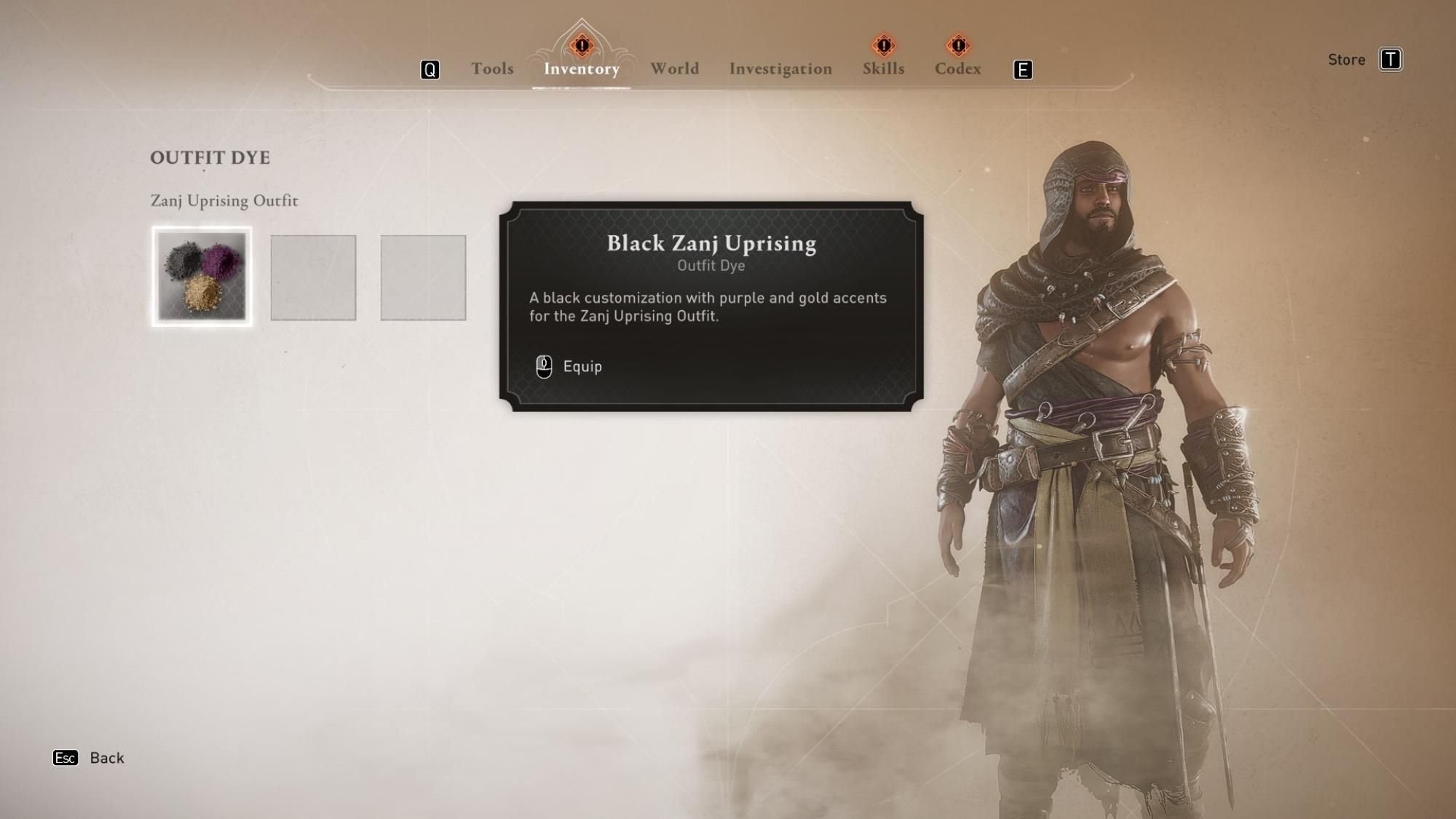The height and width of the screenshot is (819, 1456).
Task: Go Back using the Back option
Action: point(106,758)
